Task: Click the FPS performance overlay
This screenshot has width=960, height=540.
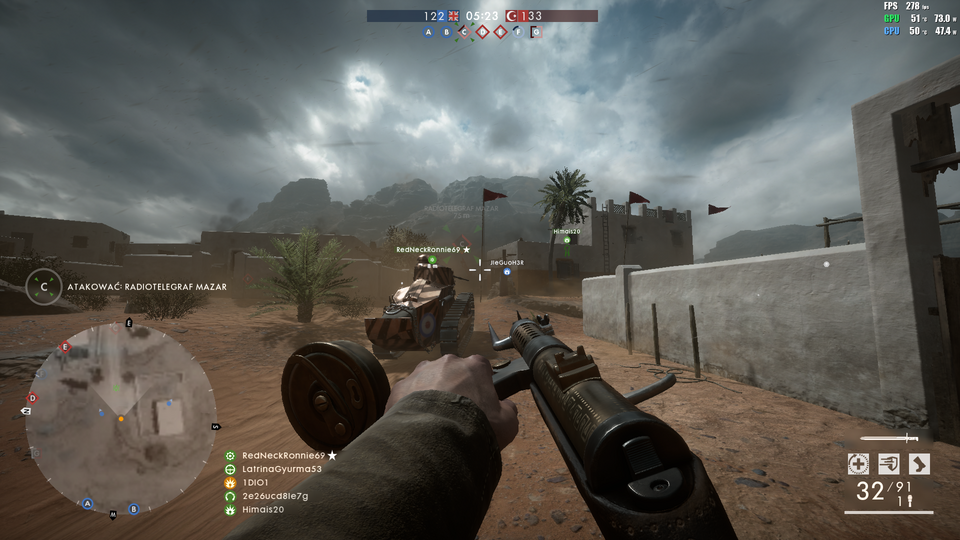Action: (x=919, y=19)
